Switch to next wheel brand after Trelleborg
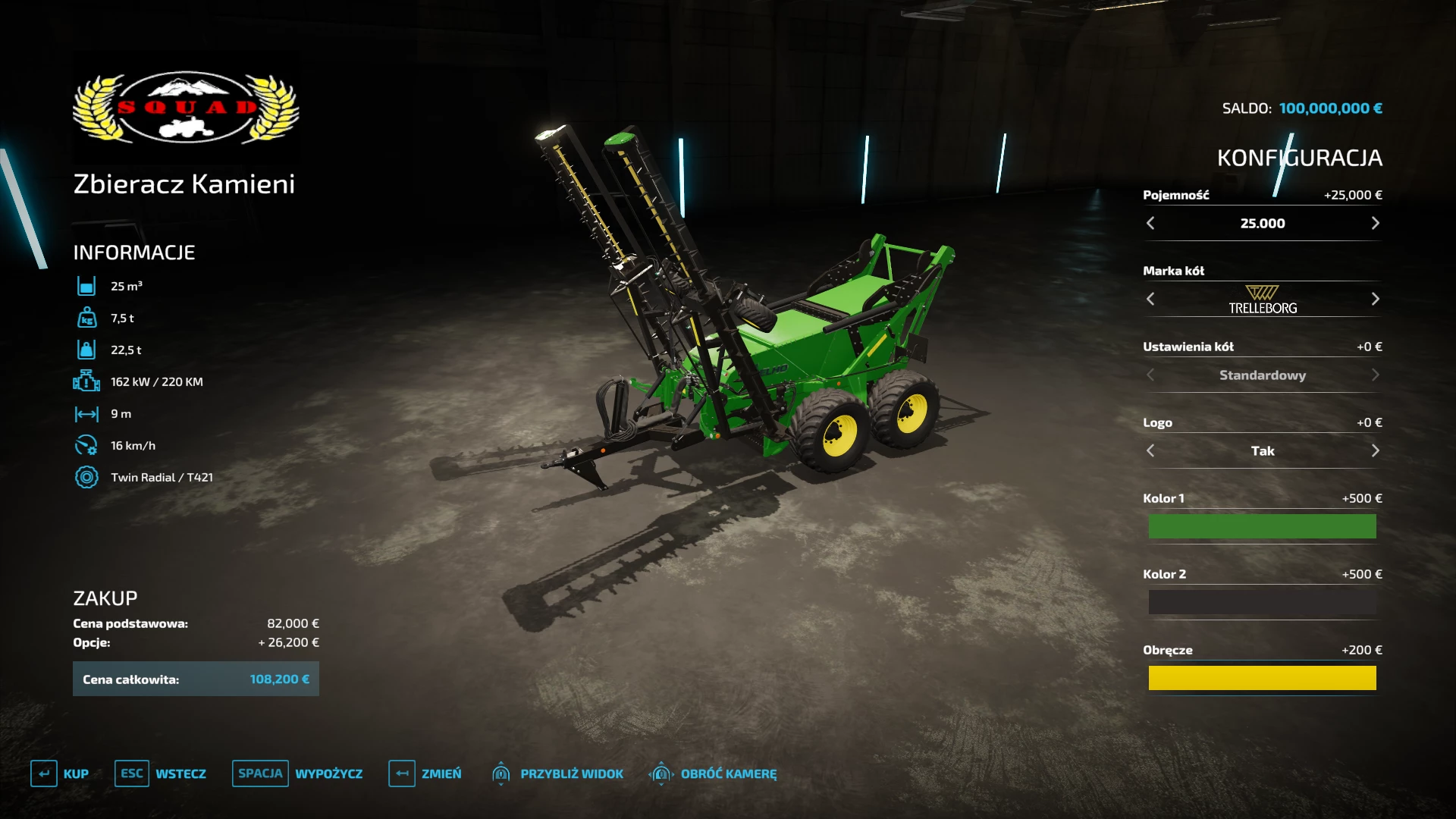 (1375, 299)
